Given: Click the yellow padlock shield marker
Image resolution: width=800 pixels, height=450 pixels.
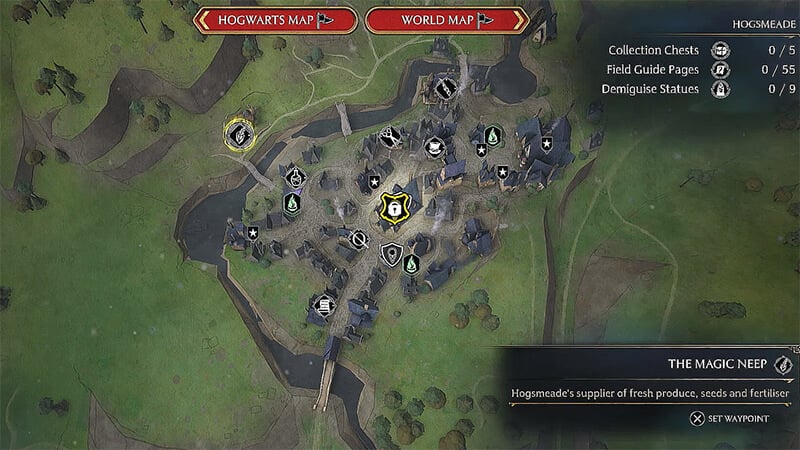Looking at the screenshot, I should (394, 207).
